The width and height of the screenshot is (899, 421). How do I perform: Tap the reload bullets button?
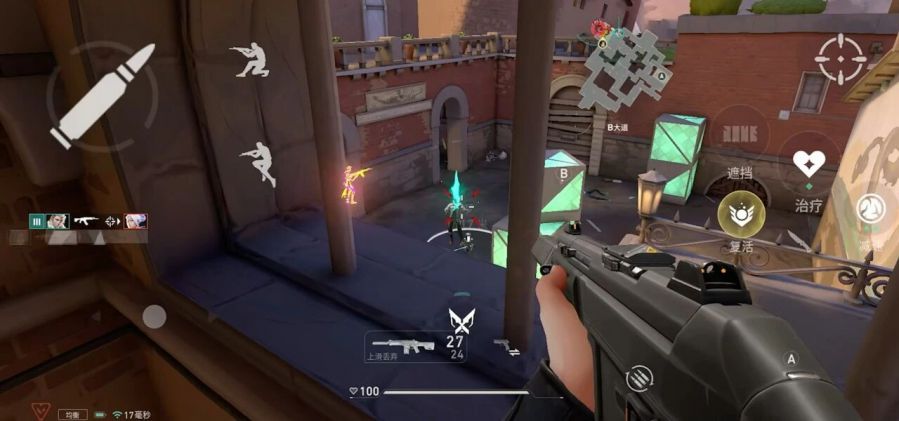[x=636, y=379]
